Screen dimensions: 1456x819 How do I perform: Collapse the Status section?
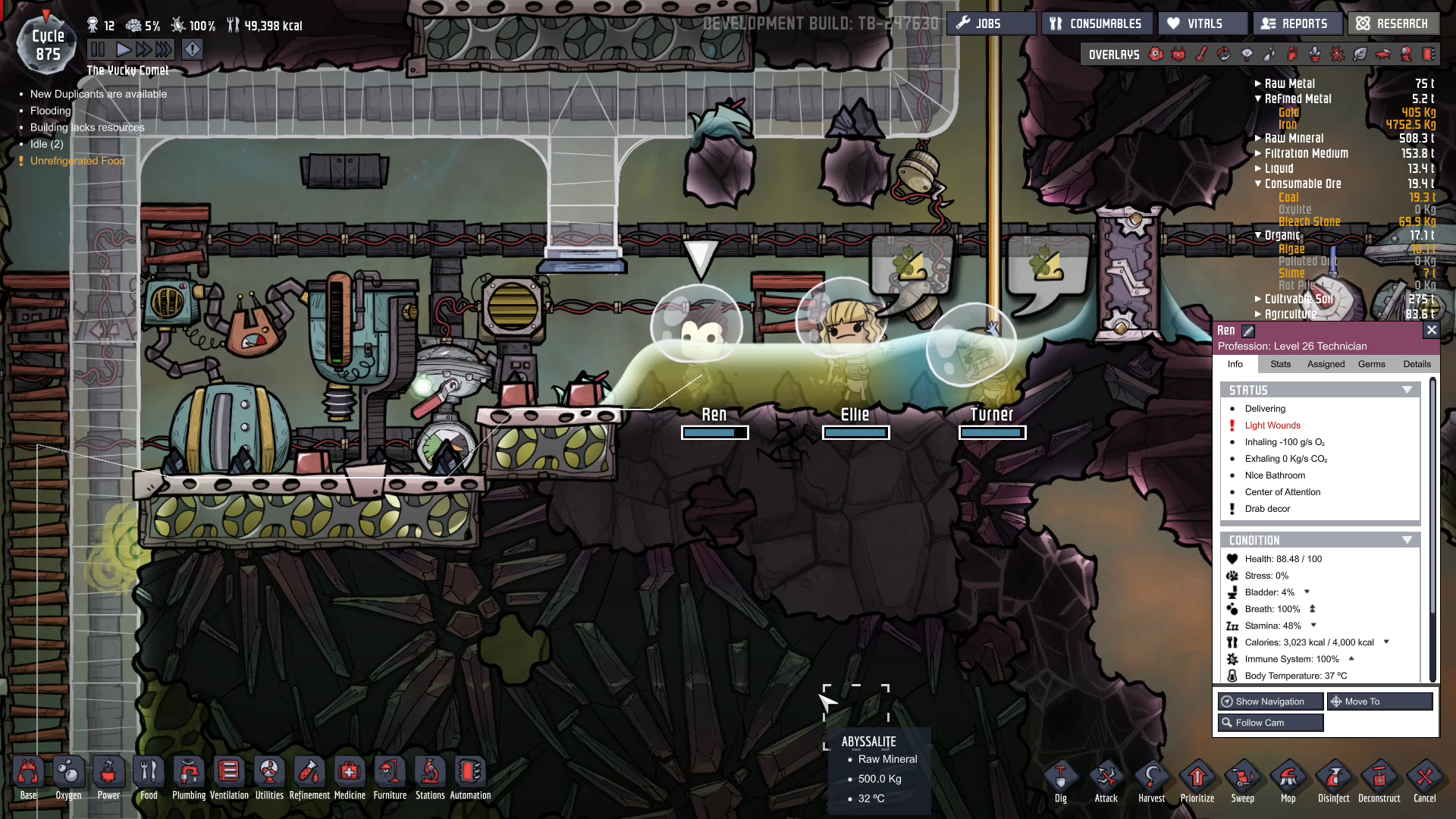pos(1407,390)
